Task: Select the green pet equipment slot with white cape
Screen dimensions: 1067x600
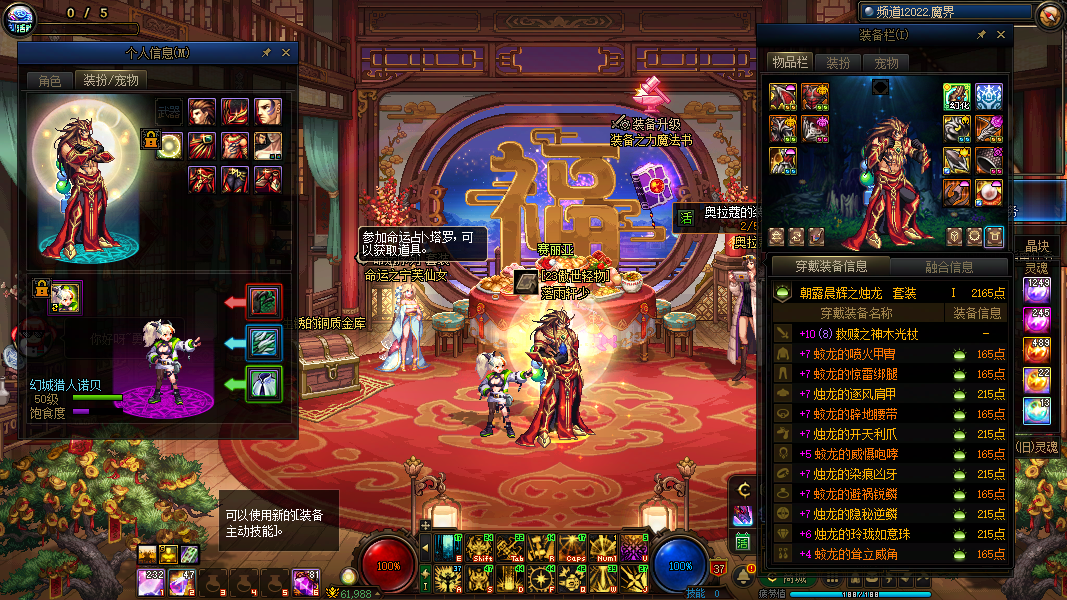Action: (264, 383)
